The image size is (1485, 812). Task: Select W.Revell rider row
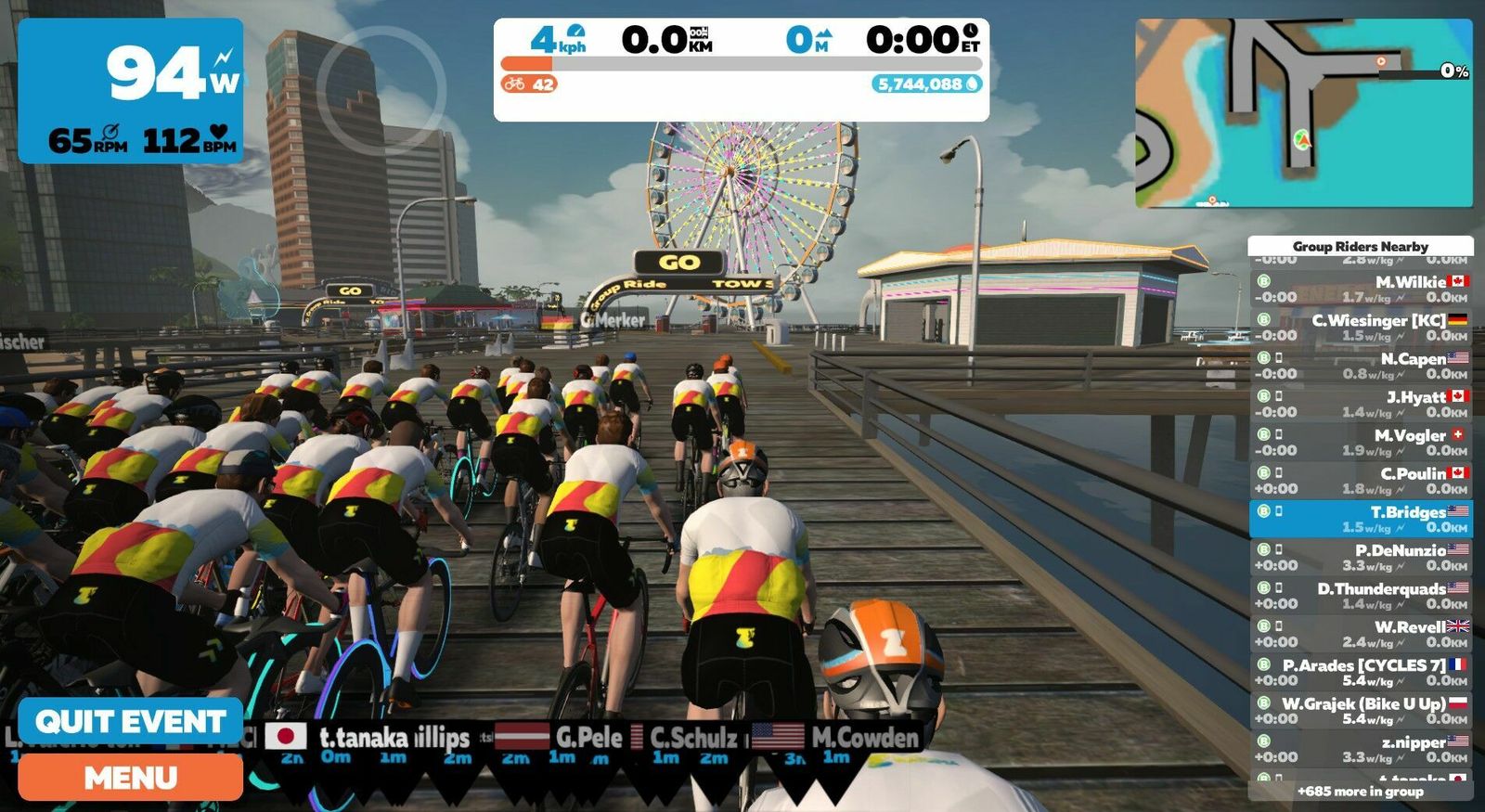tap(1360, 634)
